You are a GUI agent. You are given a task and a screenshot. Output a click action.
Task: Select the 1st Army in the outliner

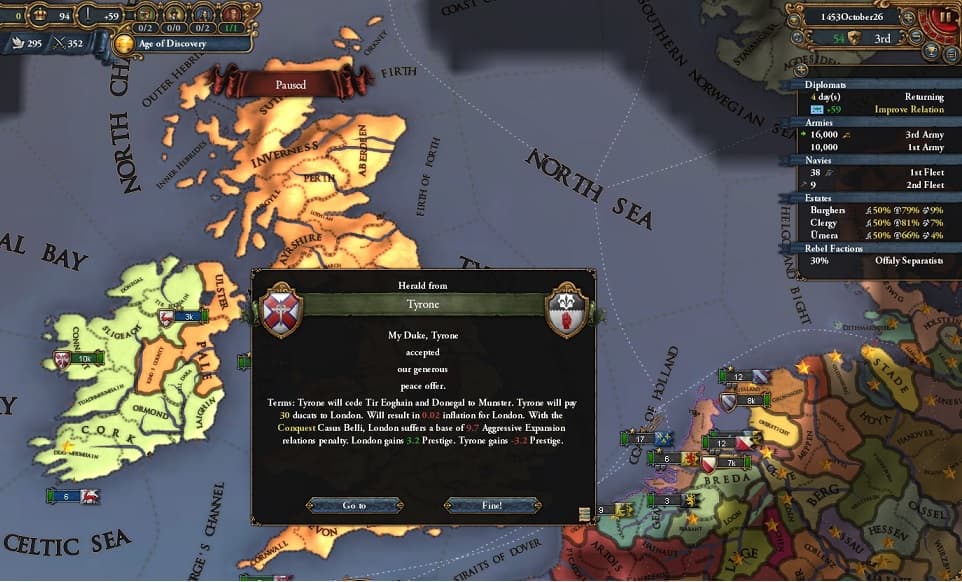[x=880, y=146]
